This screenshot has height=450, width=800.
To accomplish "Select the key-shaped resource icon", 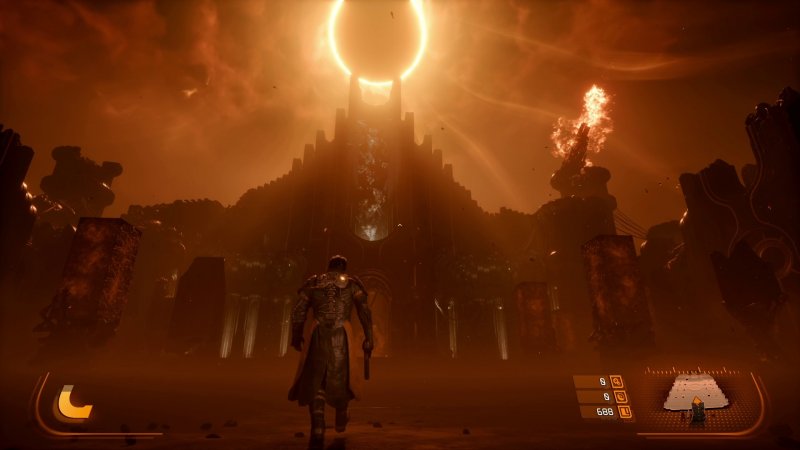I will coord(616,381).
